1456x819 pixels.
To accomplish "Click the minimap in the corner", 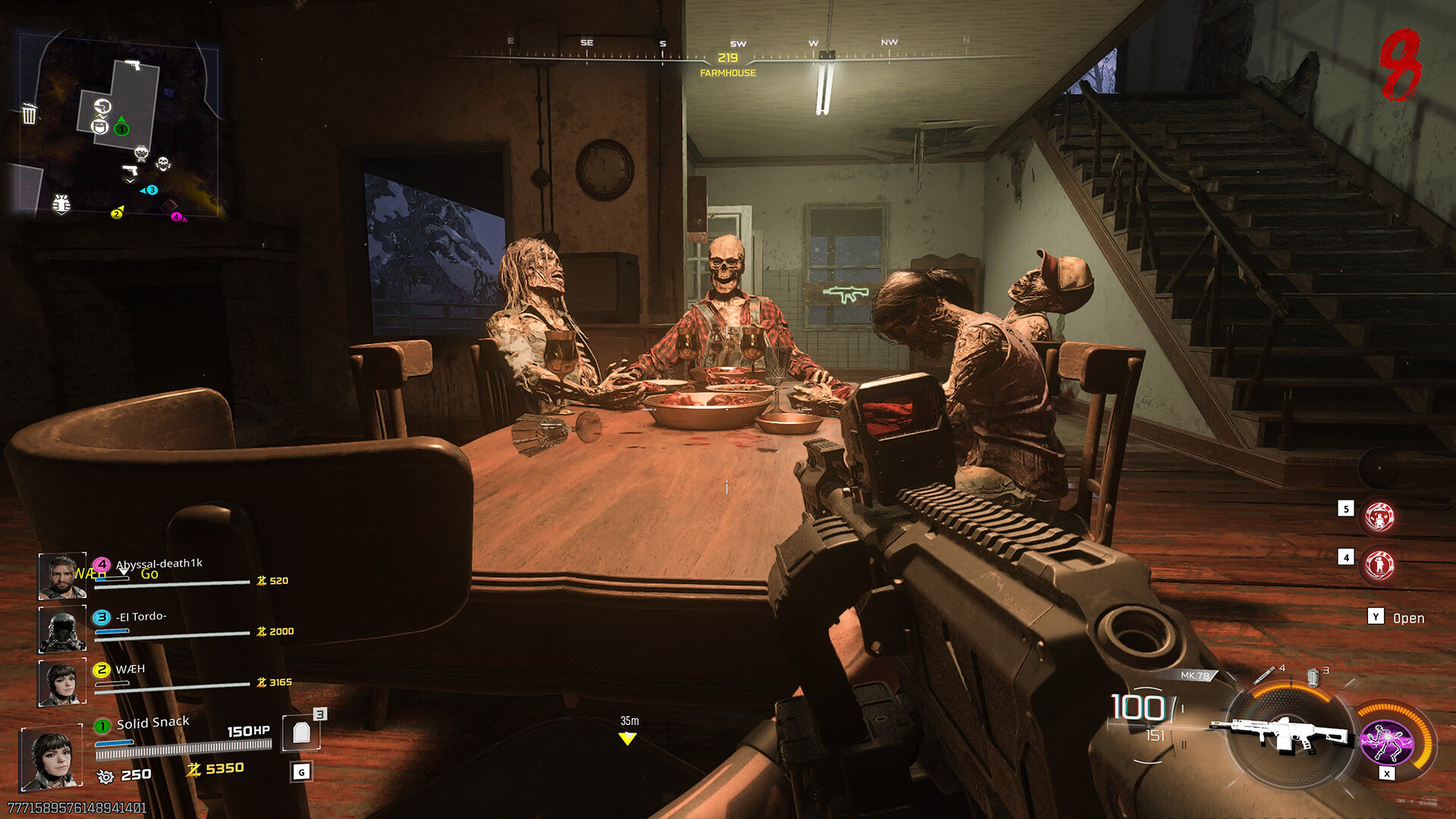I will tap(118, 125).
